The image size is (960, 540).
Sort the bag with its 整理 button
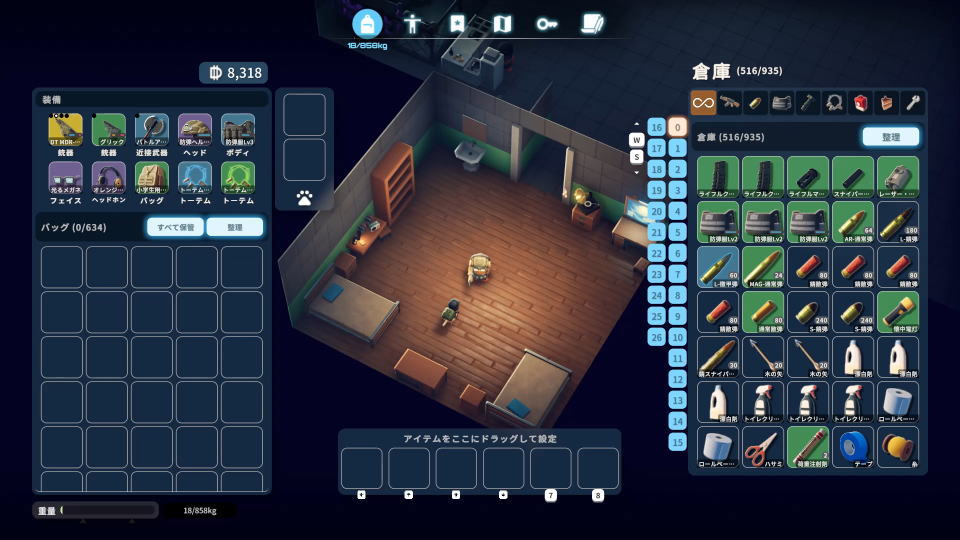click(235, 227)
